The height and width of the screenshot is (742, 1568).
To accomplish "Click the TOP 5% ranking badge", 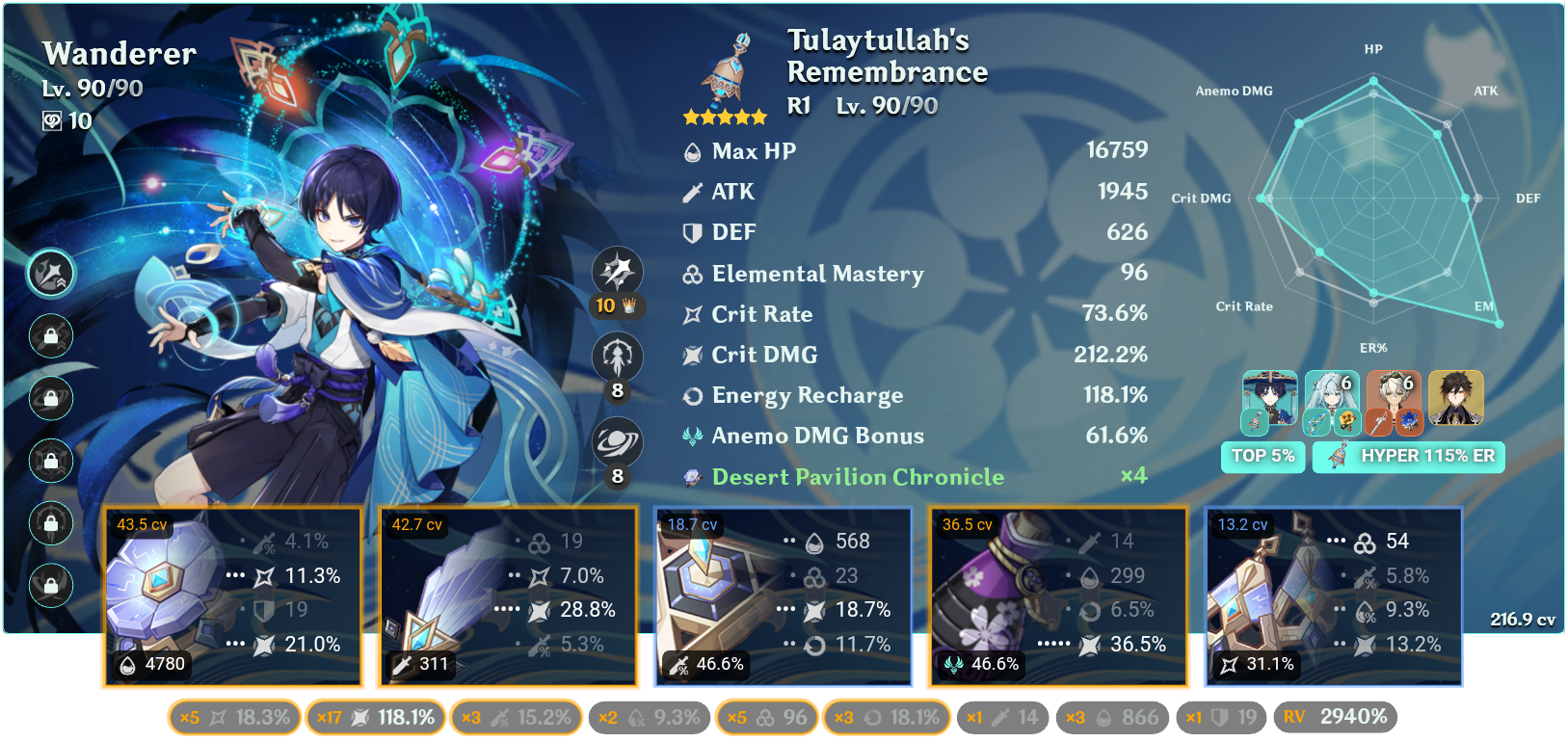I will click(1263, 457).
